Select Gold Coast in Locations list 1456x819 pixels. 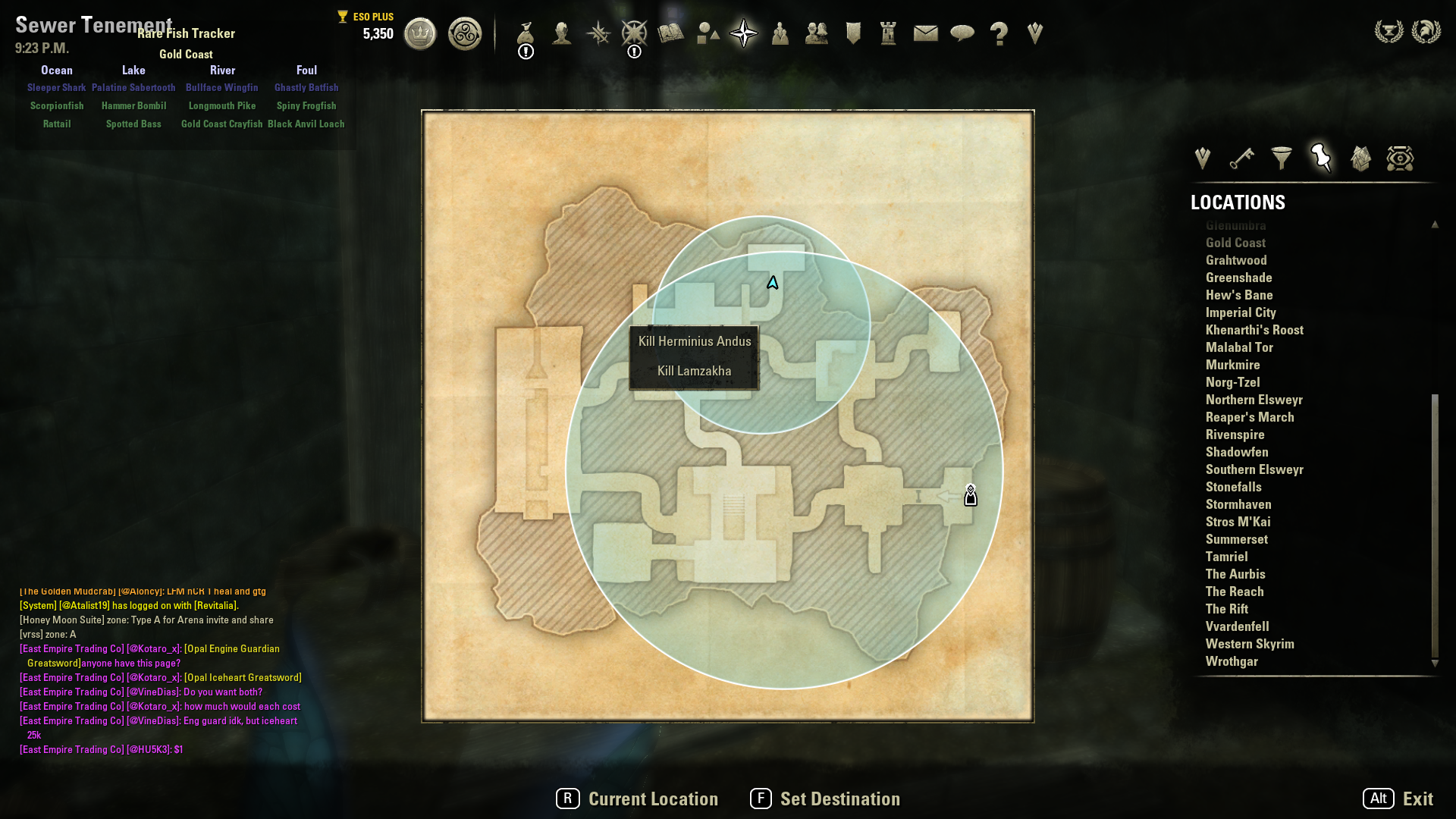click(x=1235, y=243)
